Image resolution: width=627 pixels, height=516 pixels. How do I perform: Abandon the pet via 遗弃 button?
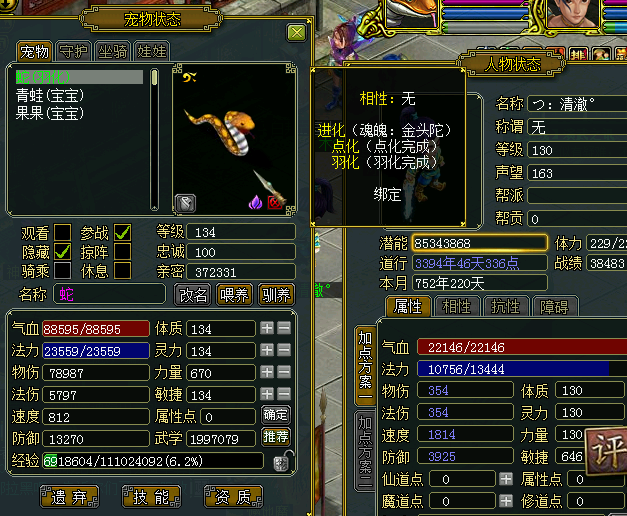coord(68,495)
